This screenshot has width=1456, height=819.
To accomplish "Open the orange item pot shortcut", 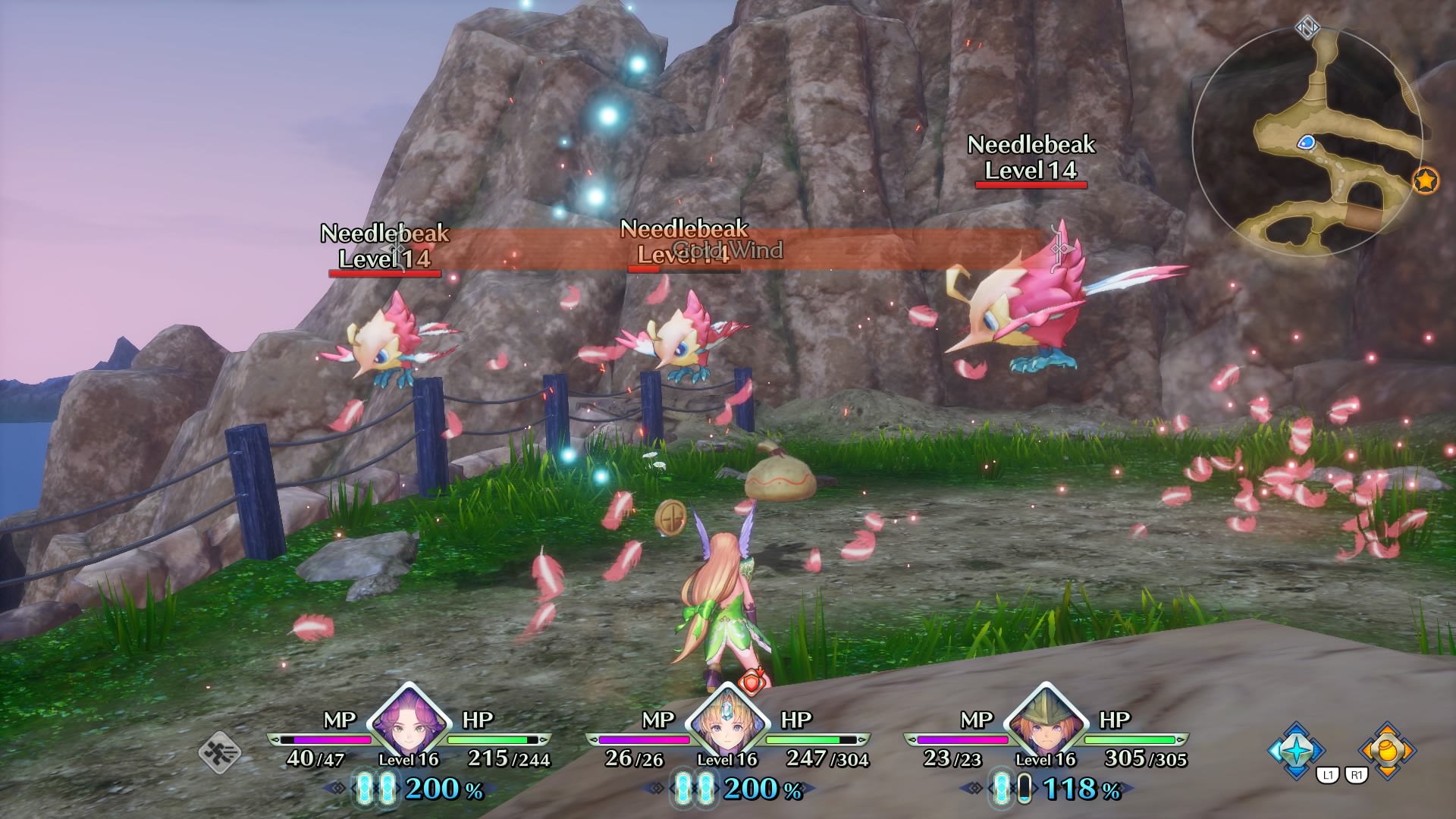I will pos(1387,750).
